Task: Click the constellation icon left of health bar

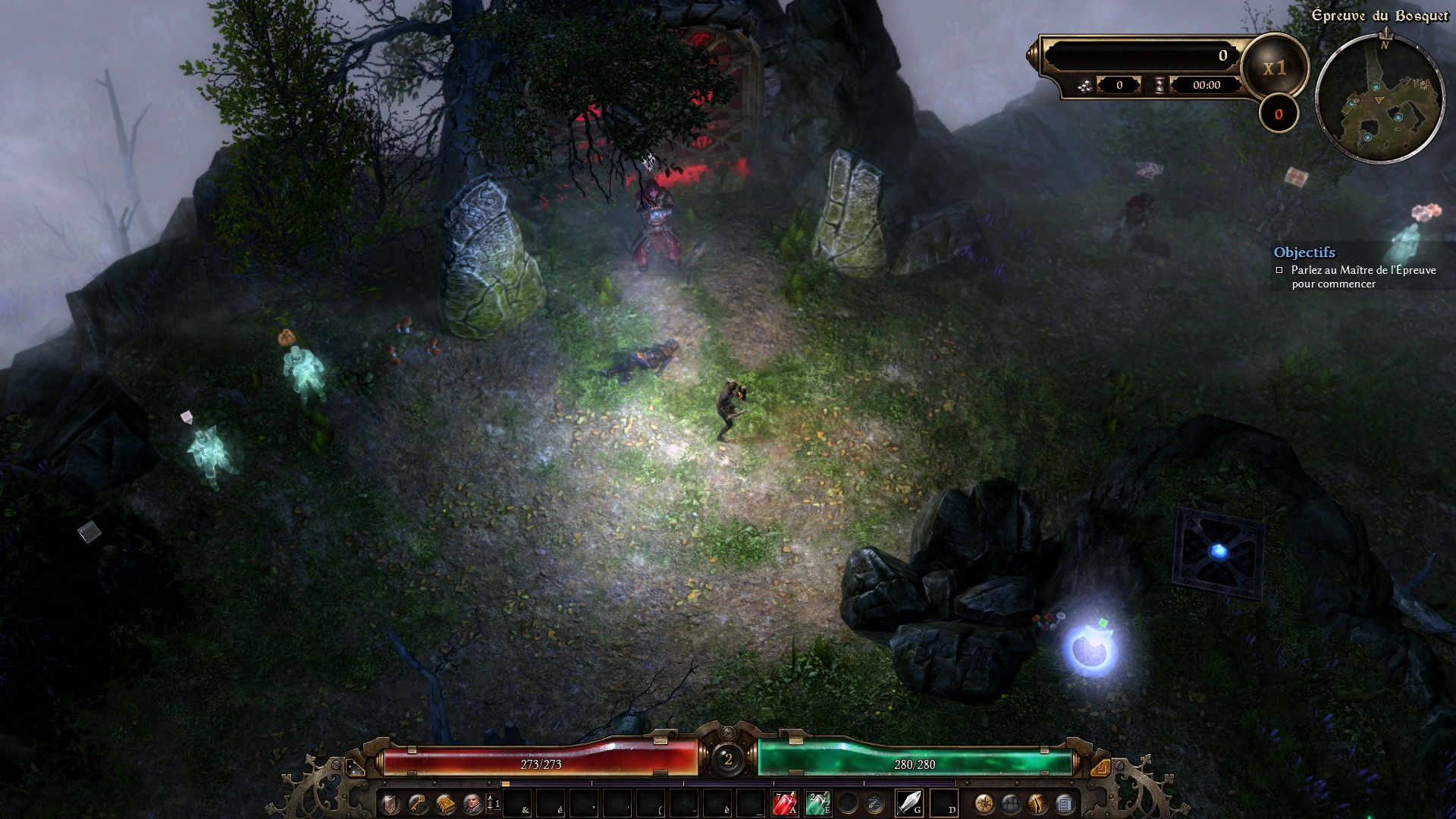Action: 354,767
